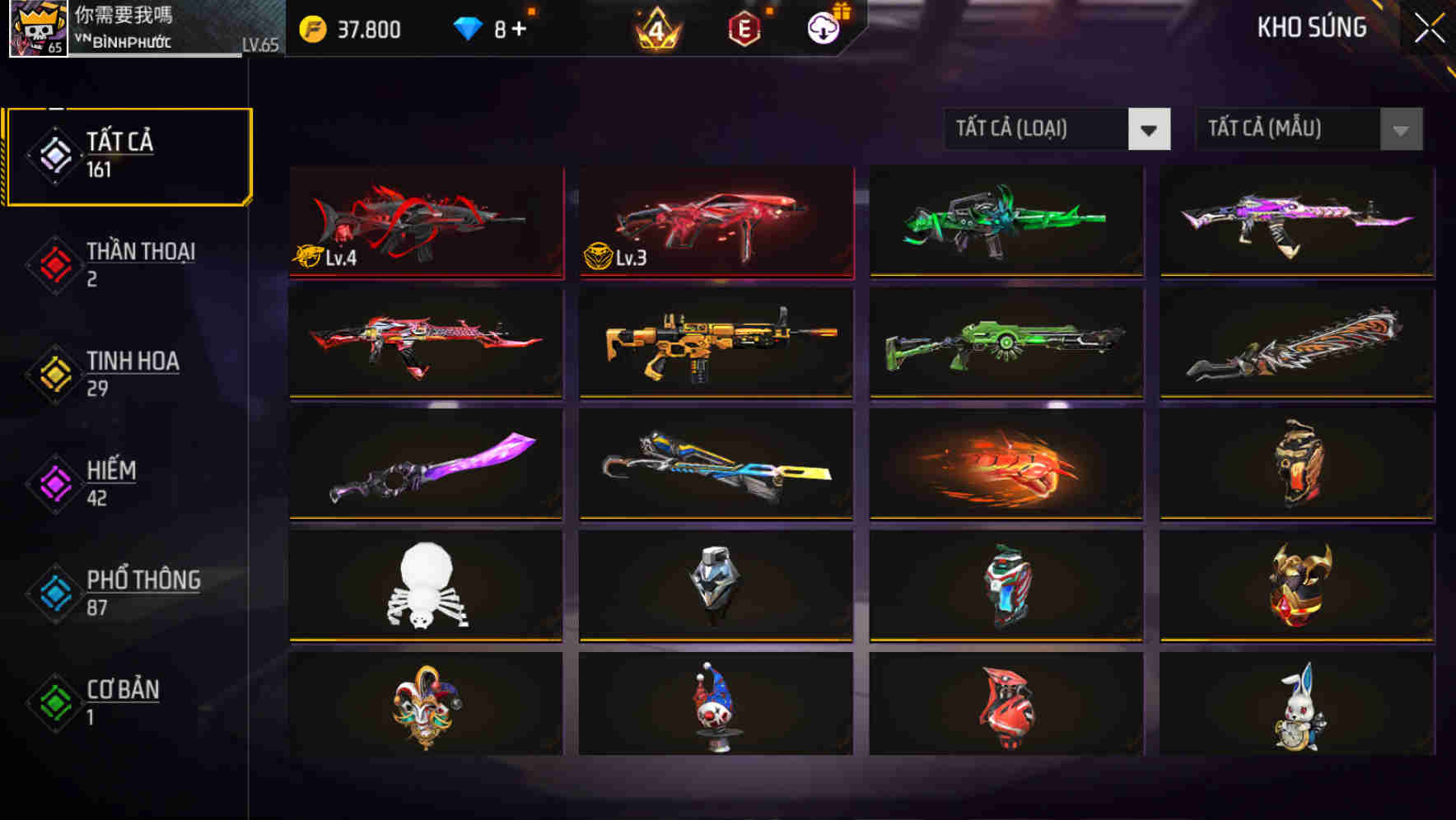The image size is (1456, 820).
Task: Select the white spider backpack skin
Action: (425, 585)
